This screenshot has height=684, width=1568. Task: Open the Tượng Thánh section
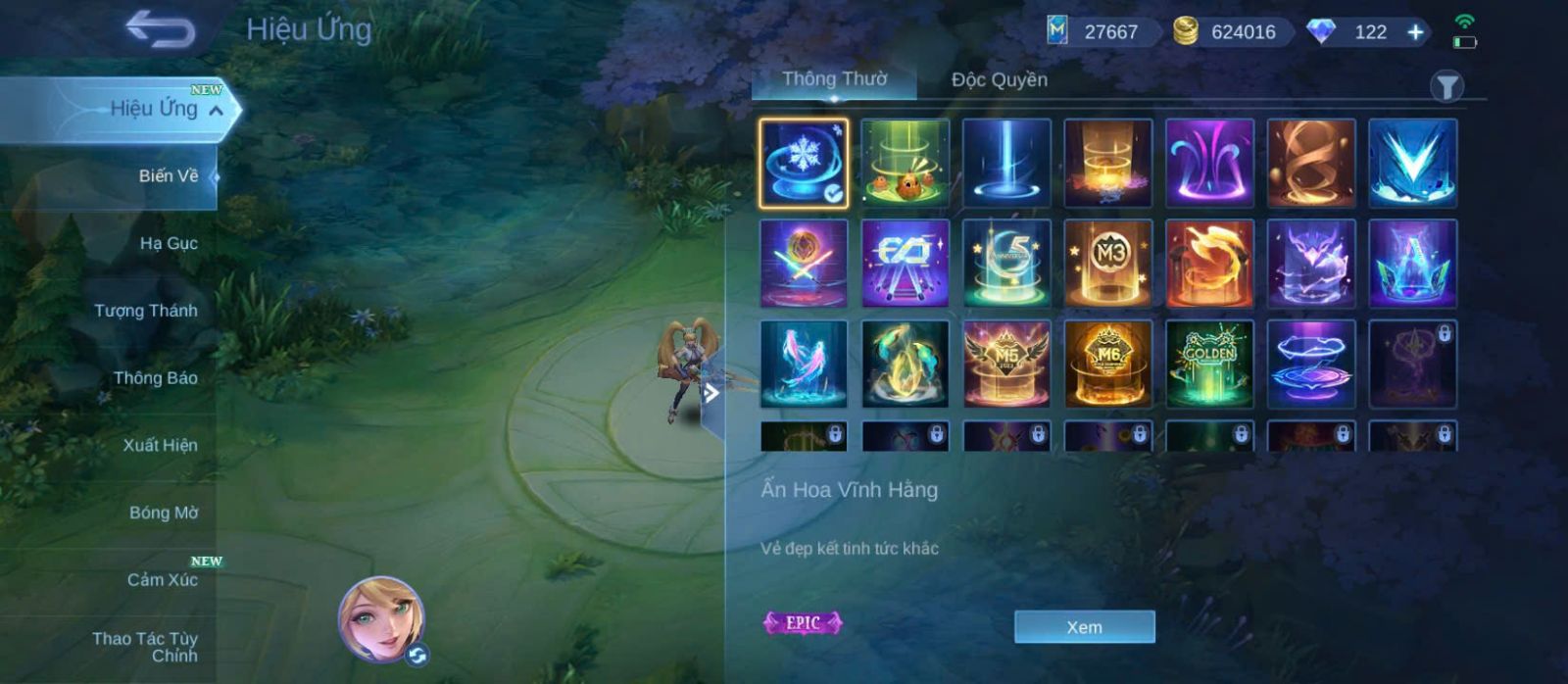pos(145,311)
